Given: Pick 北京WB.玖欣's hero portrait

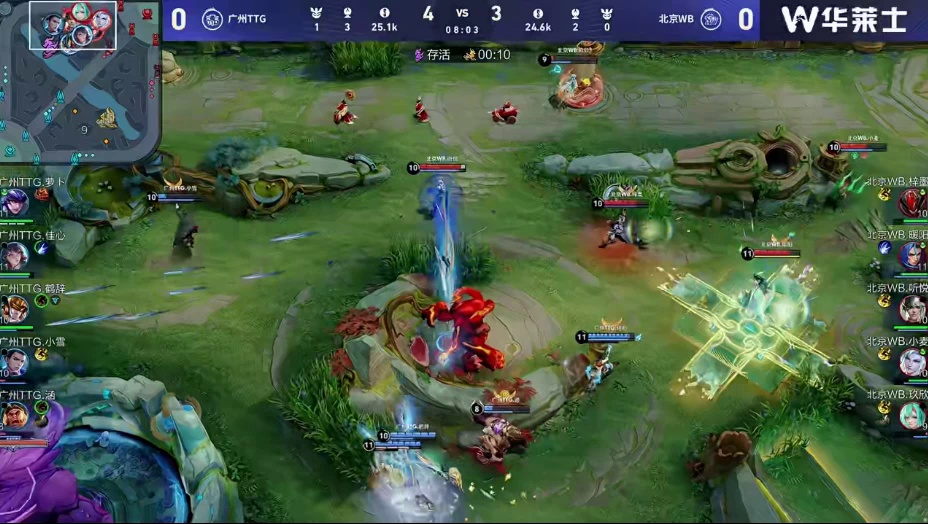Looking at the screenshot, I should click(912, 415).
